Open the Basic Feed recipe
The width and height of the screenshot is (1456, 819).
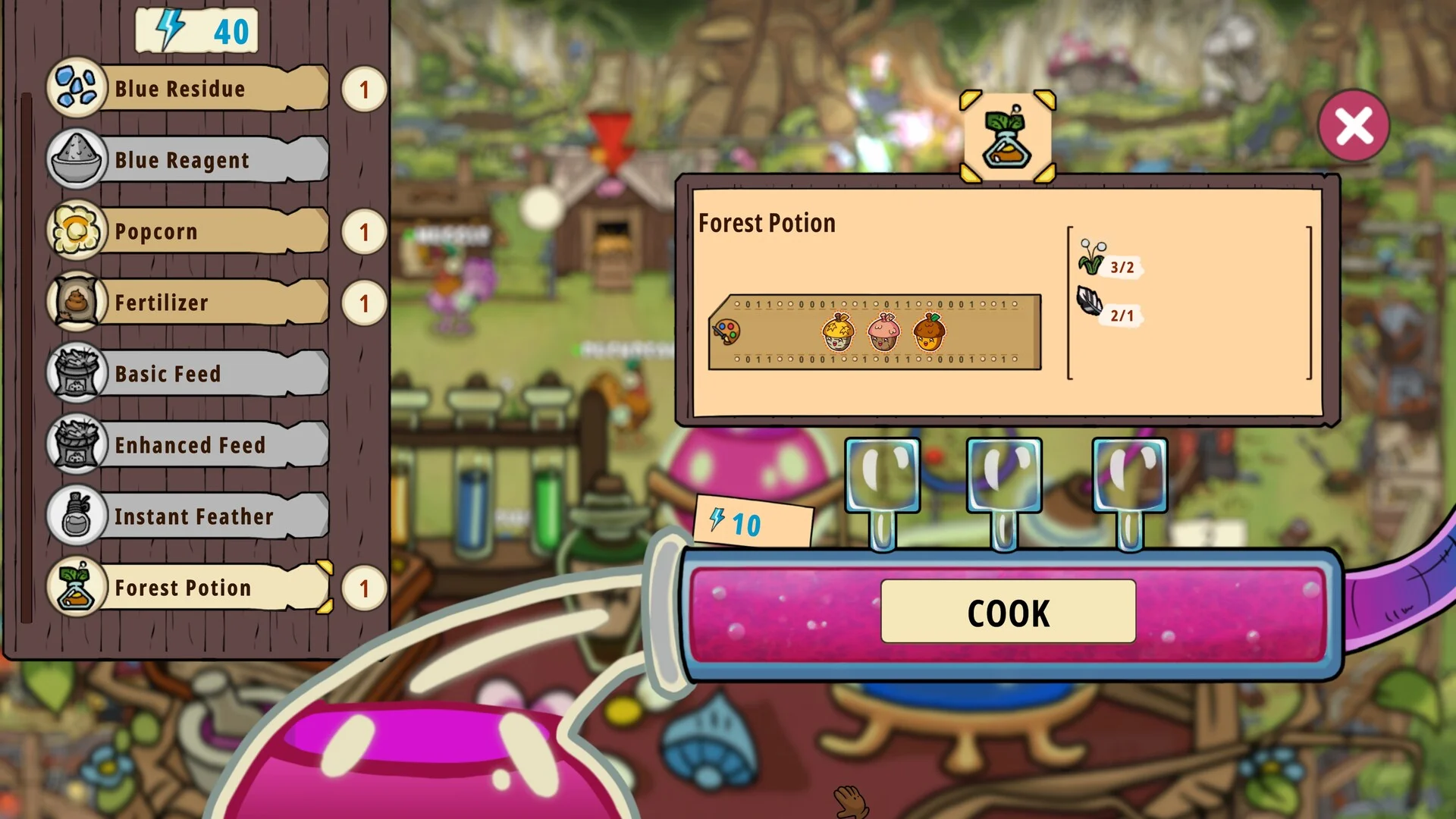pyautogui.click(x=190, y=374)
